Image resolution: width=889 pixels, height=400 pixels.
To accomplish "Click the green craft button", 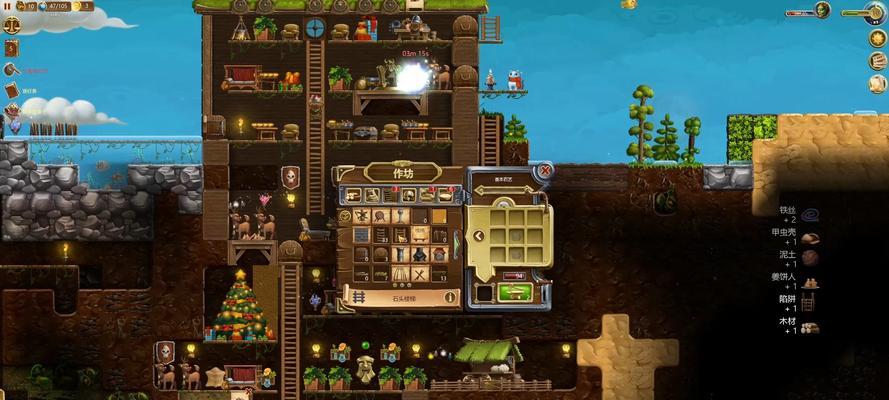I will tap(515, 291).
